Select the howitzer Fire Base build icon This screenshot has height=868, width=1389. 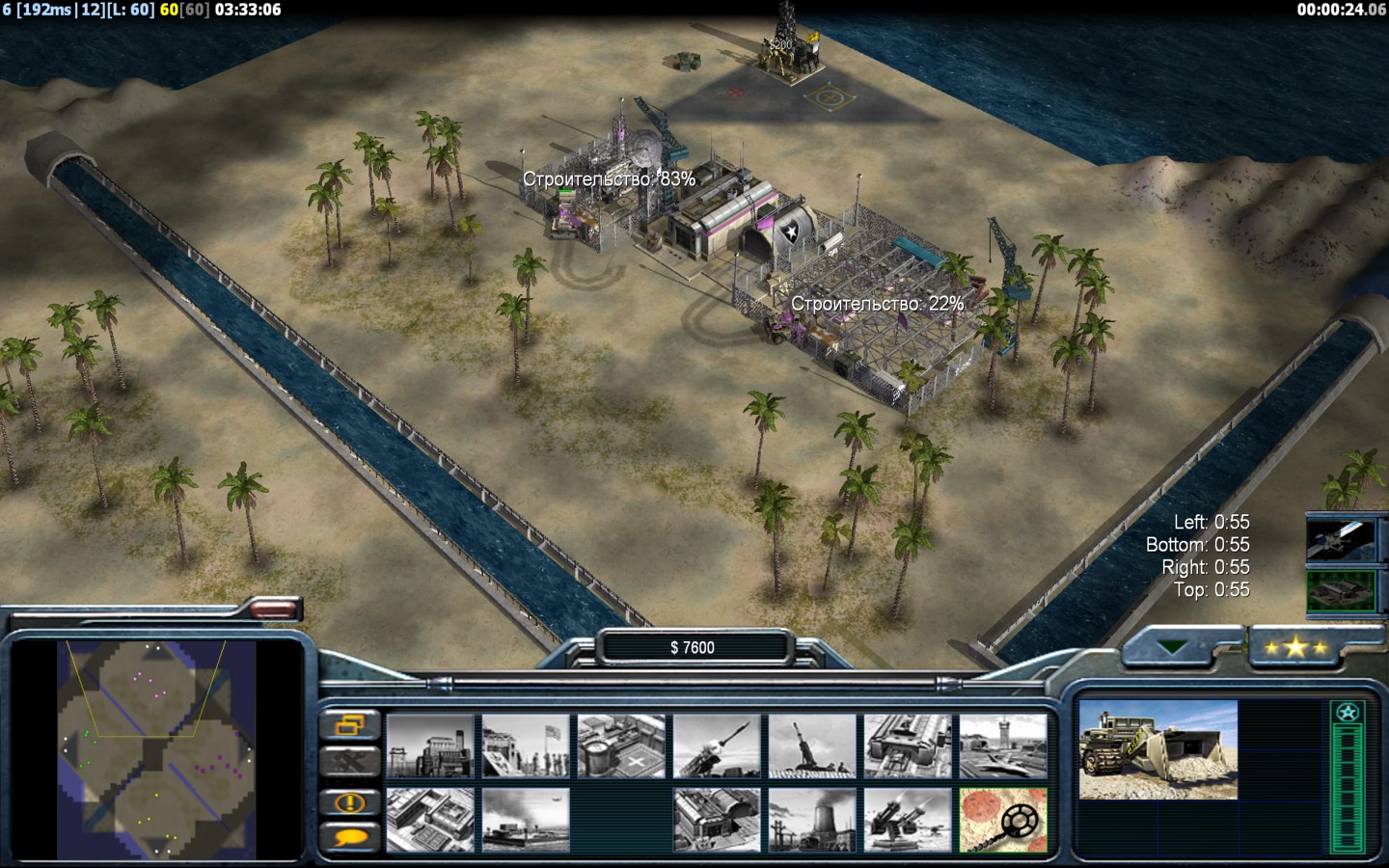point(812,746)
